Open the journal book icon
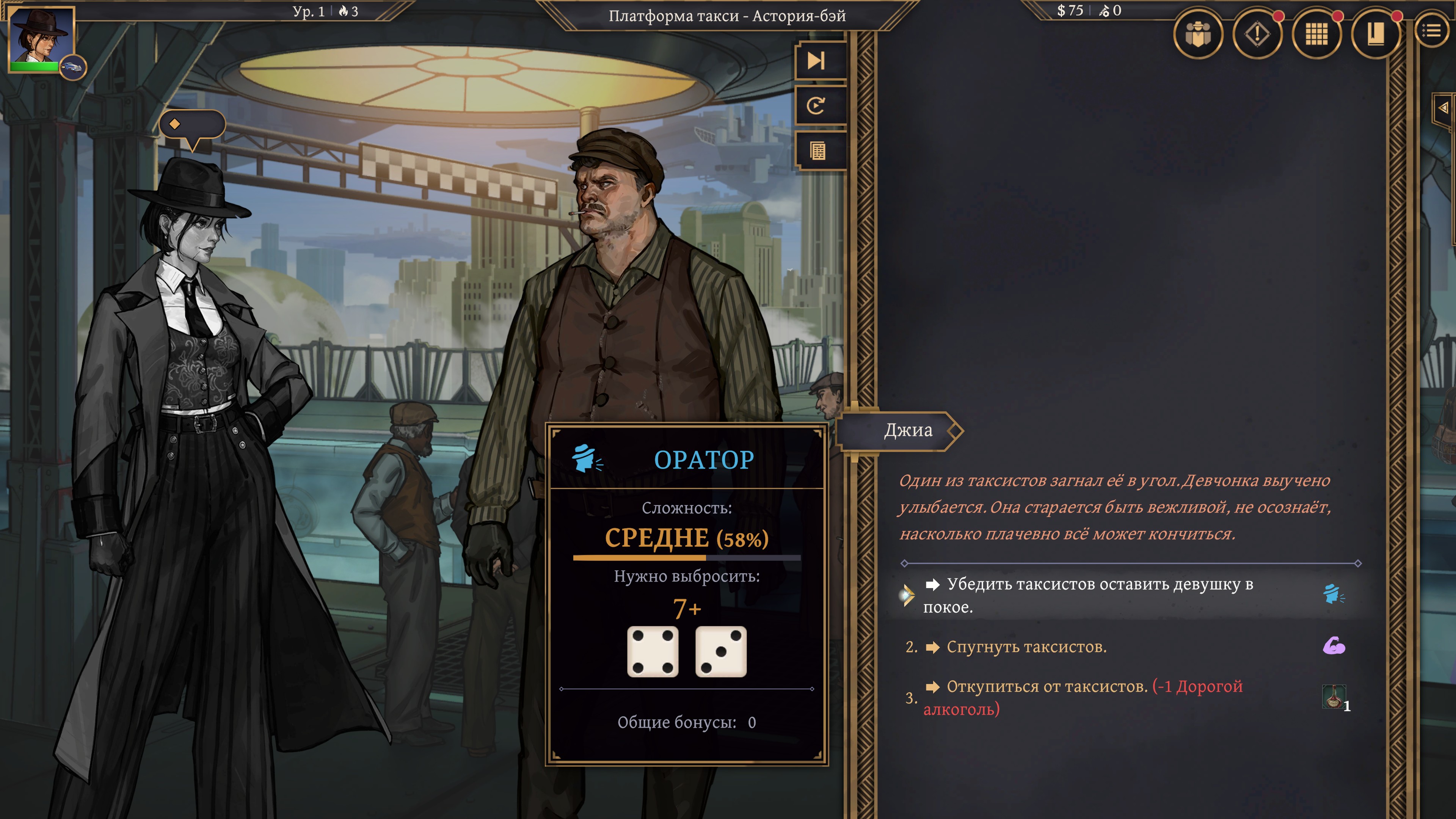This screenshot has height=819, width=1456. pyautogui.click(x=1376, y=35)
